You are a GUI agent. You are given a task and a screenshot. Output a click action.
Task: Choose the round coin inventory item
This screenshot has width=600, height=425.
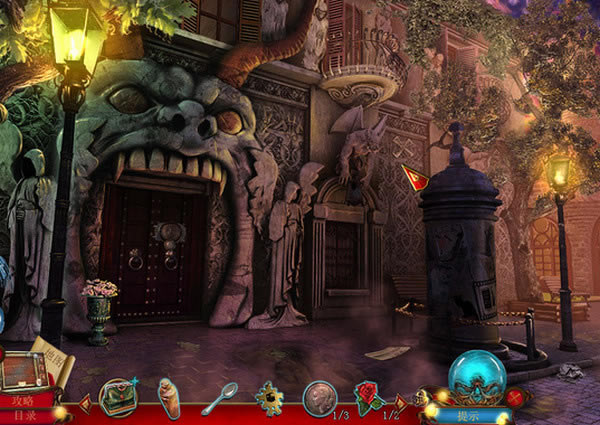319,397
